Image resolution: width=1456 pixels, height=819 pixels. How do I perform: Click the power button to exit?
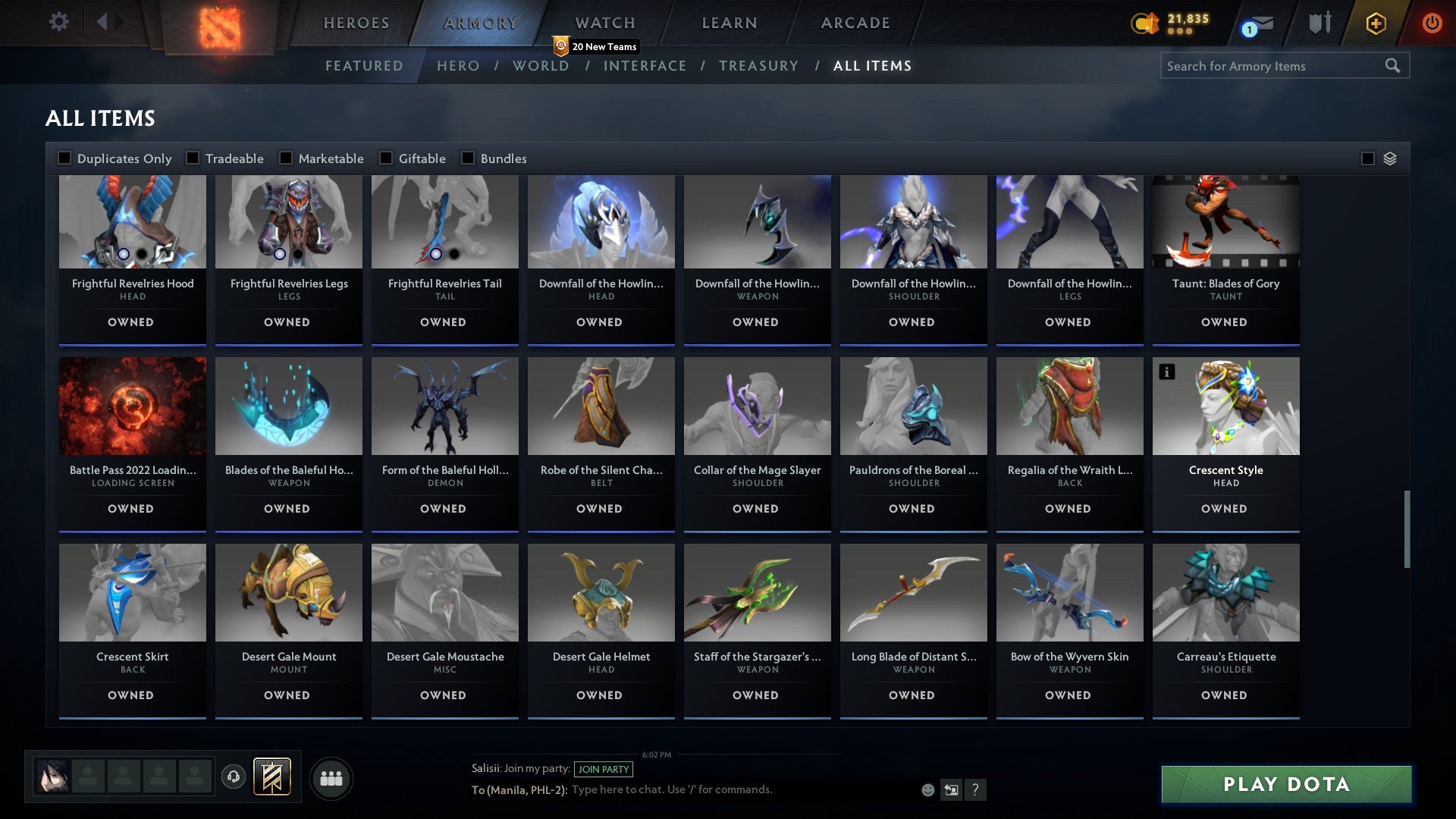[1432, 22]
